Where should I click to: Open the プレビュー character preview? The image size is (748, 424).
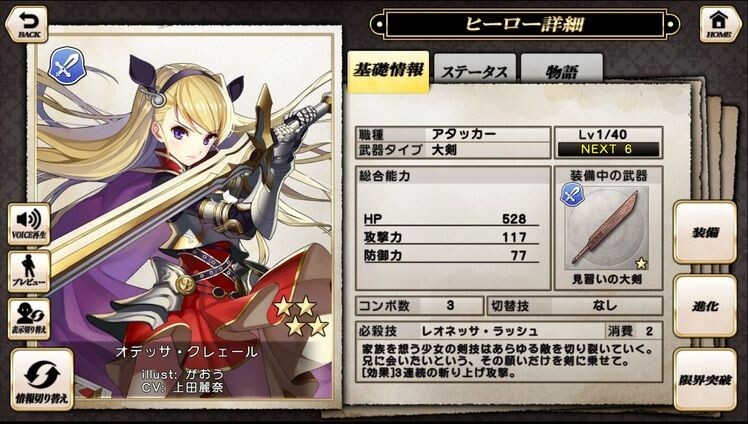(27, 271)
